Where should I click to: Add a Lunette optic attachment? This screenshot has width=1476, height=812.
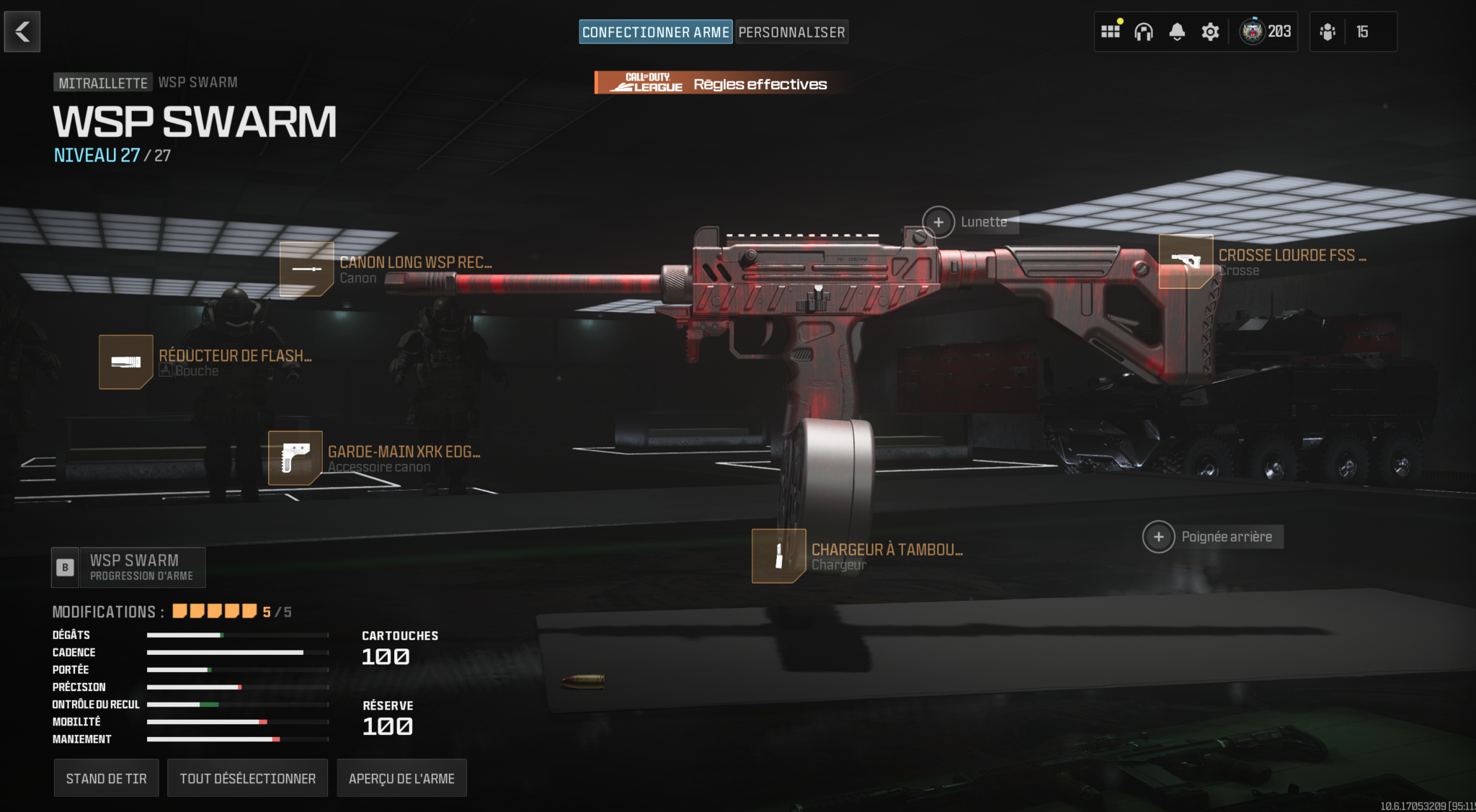coord(938,222)
